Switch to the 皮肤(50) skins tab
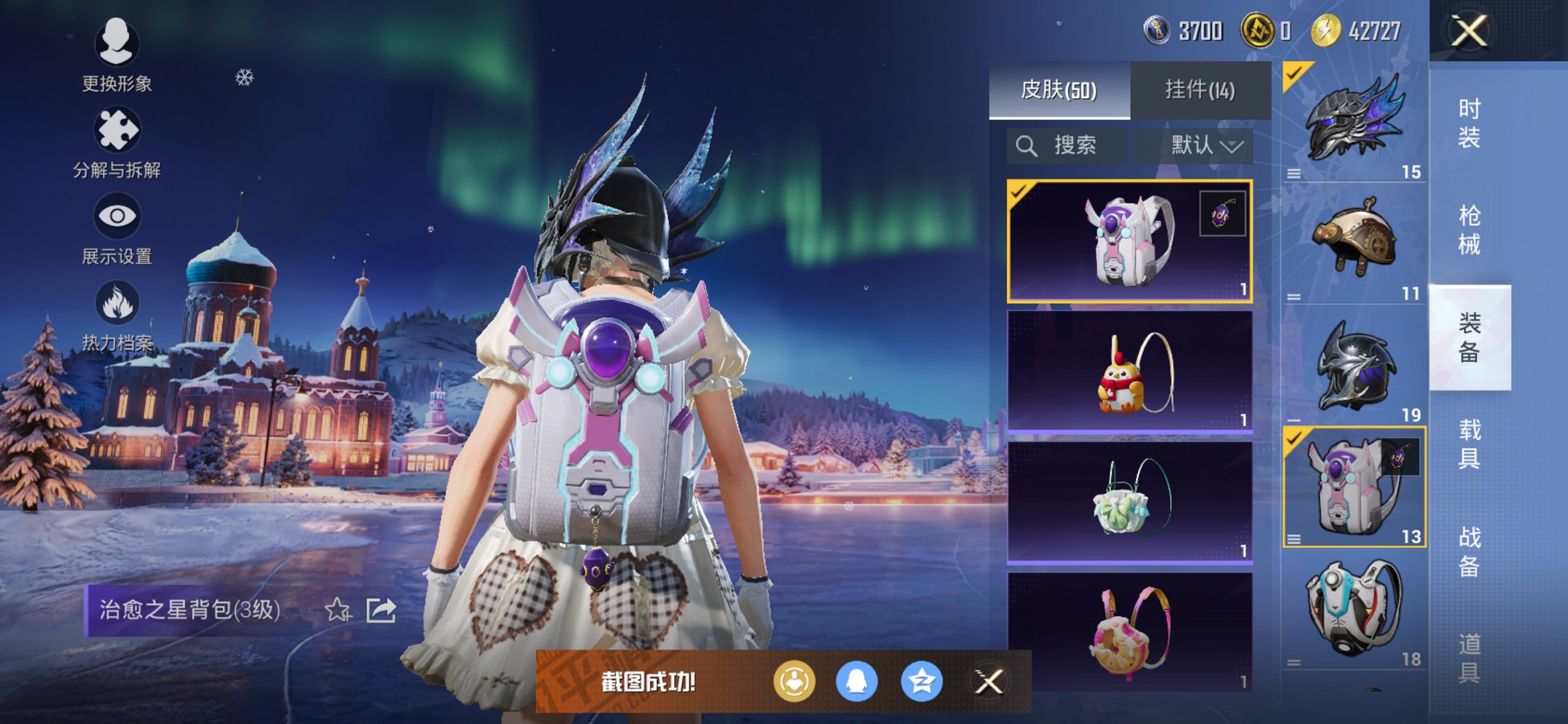This screenshot has height=724, width=1568. [x=1059, y=90]
